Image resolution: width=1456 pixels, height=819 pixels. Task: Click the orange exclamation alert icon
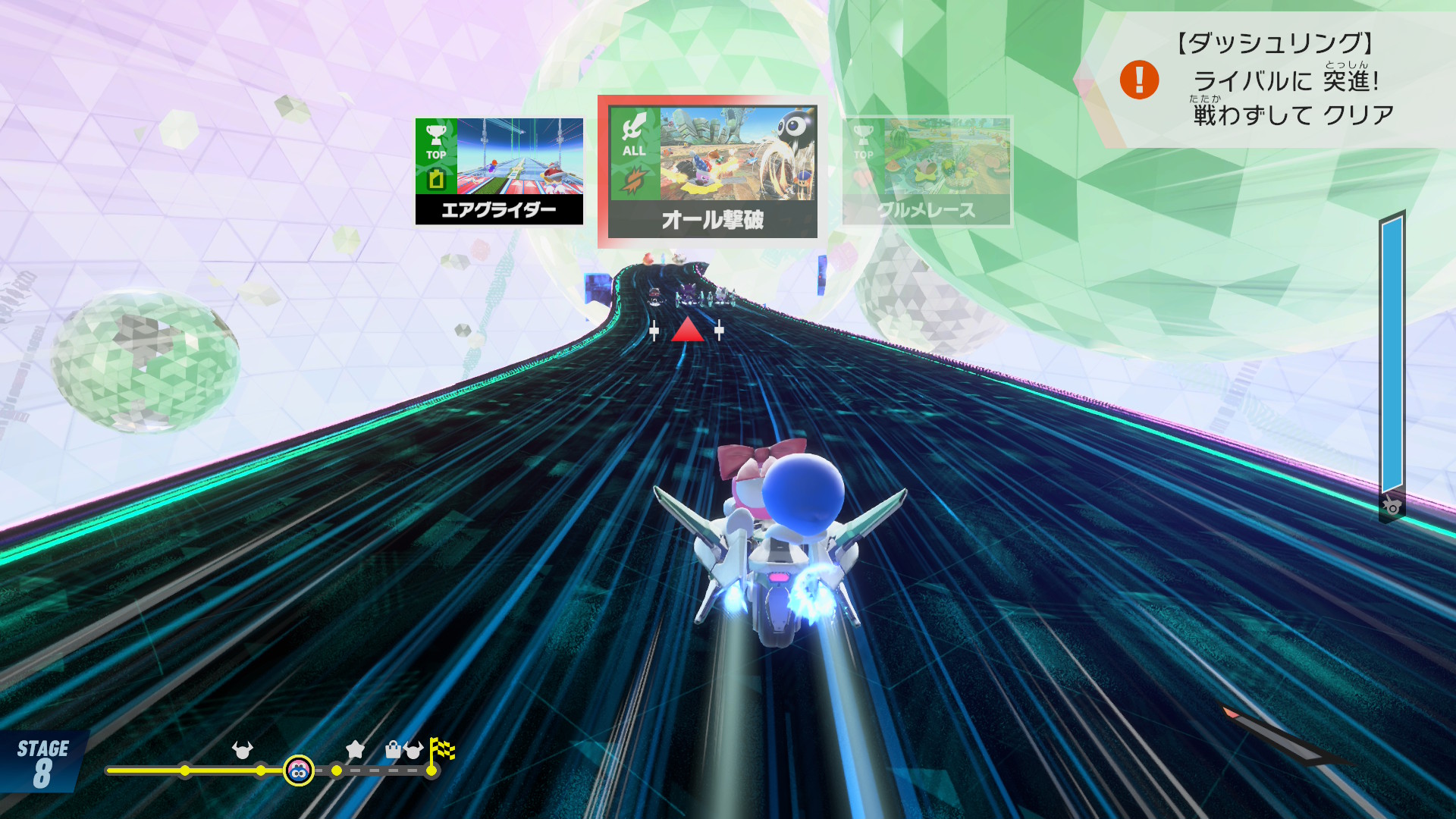click(x=1139, y=80)
